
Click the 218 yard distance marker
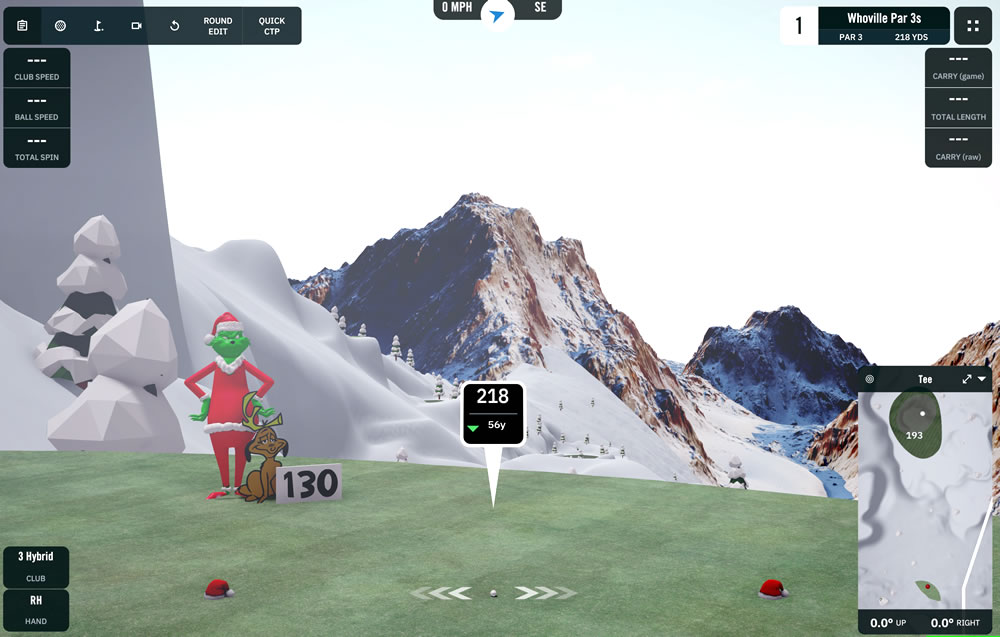[493, 408]
